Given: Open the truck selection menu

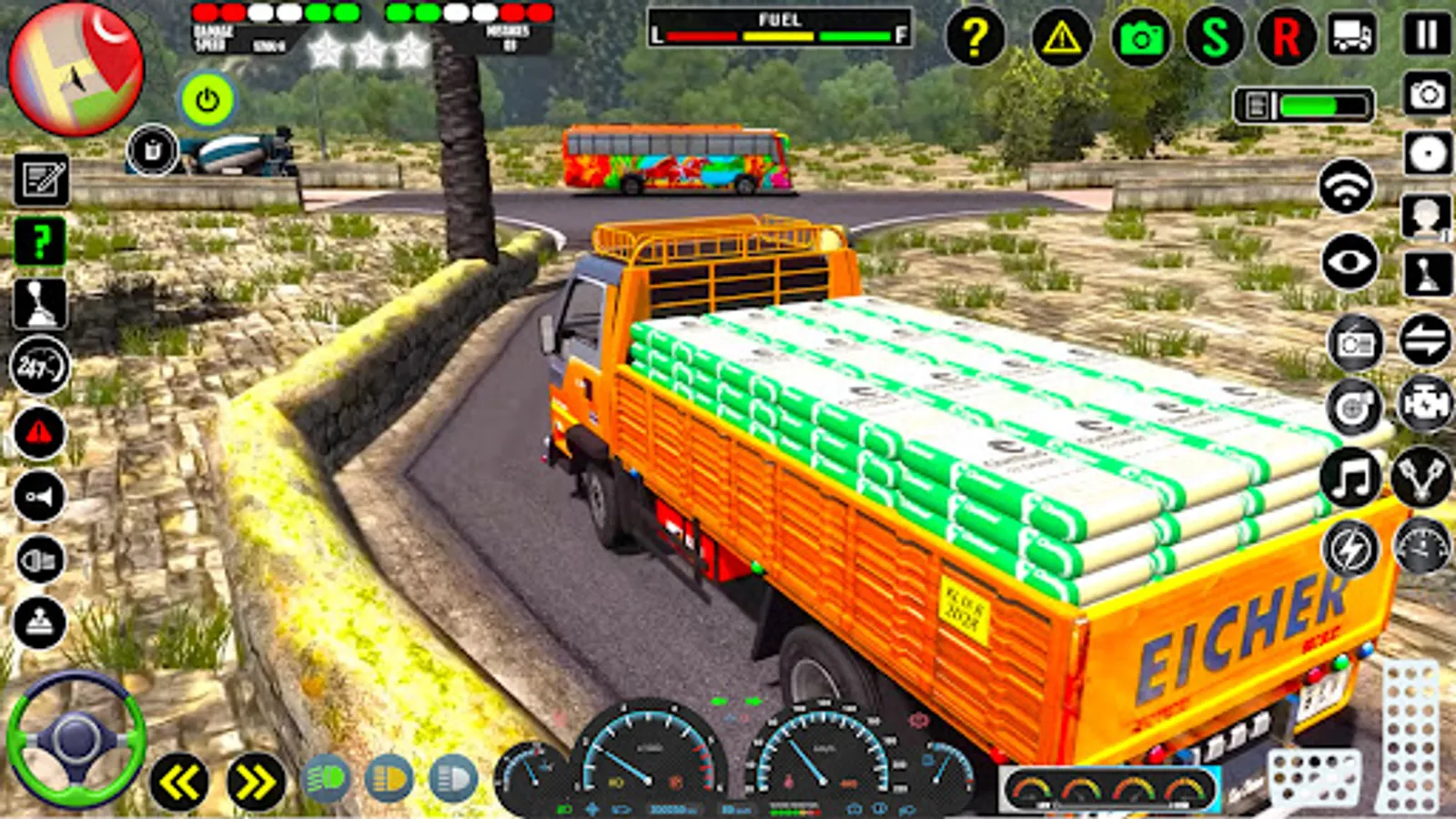Looking at the screenshot, I should click(1351, 32).
